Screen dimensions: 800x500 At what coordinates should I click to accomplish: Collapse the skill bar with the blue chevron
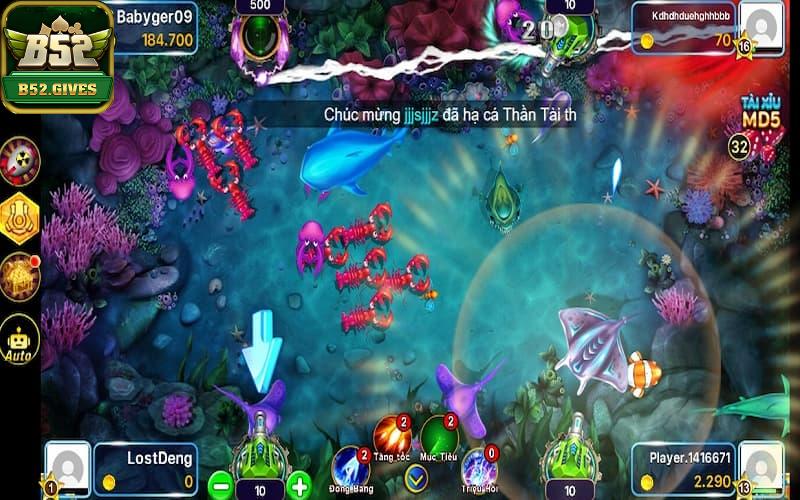pos(416,474)
